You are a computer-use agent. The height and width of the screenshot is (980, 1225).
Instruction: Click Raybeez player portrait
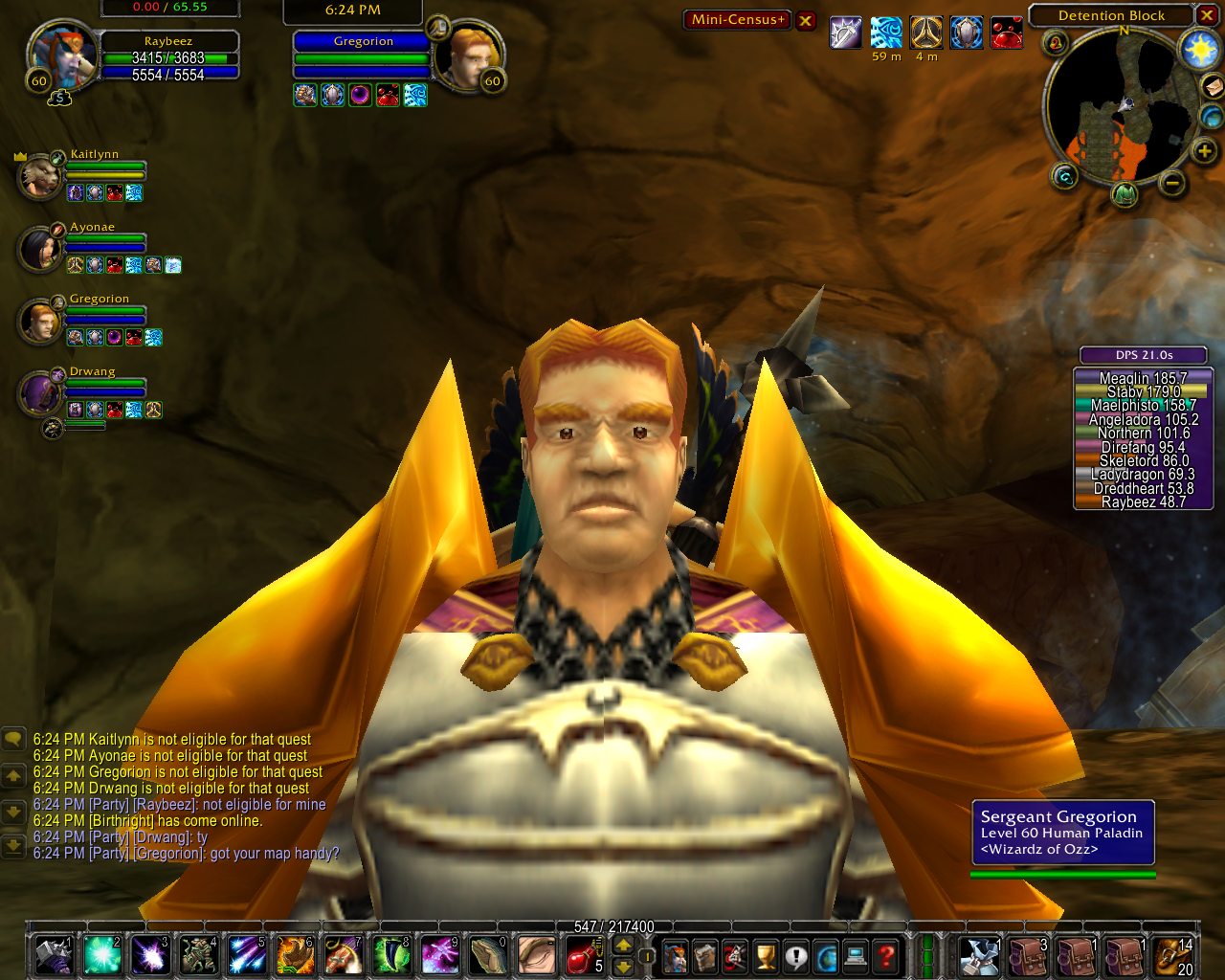coord(63,56)
